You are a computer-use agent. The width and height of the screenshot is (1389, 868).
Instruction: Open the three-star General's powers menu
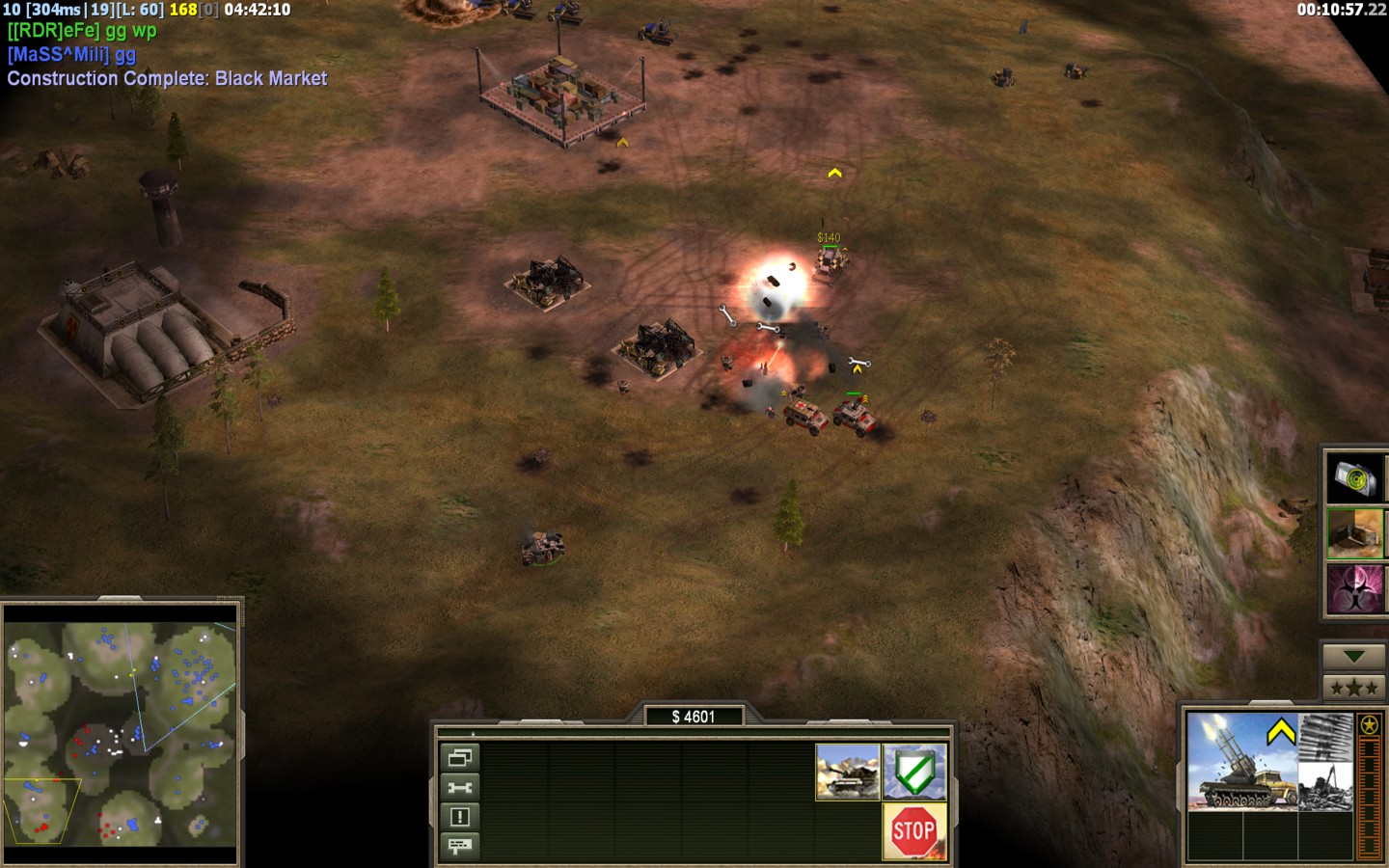1353,688
